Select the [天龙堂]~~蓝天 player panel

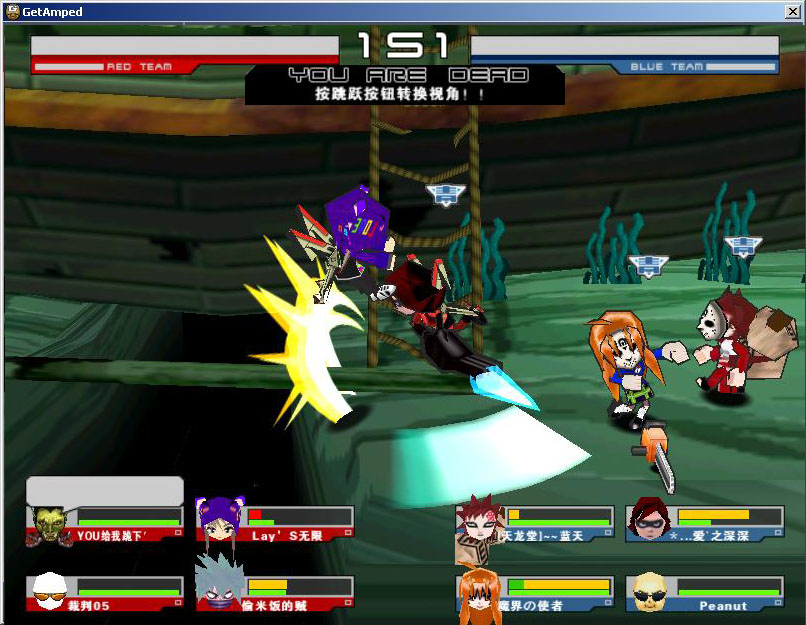pyautogui.click(x=534, y=524)
